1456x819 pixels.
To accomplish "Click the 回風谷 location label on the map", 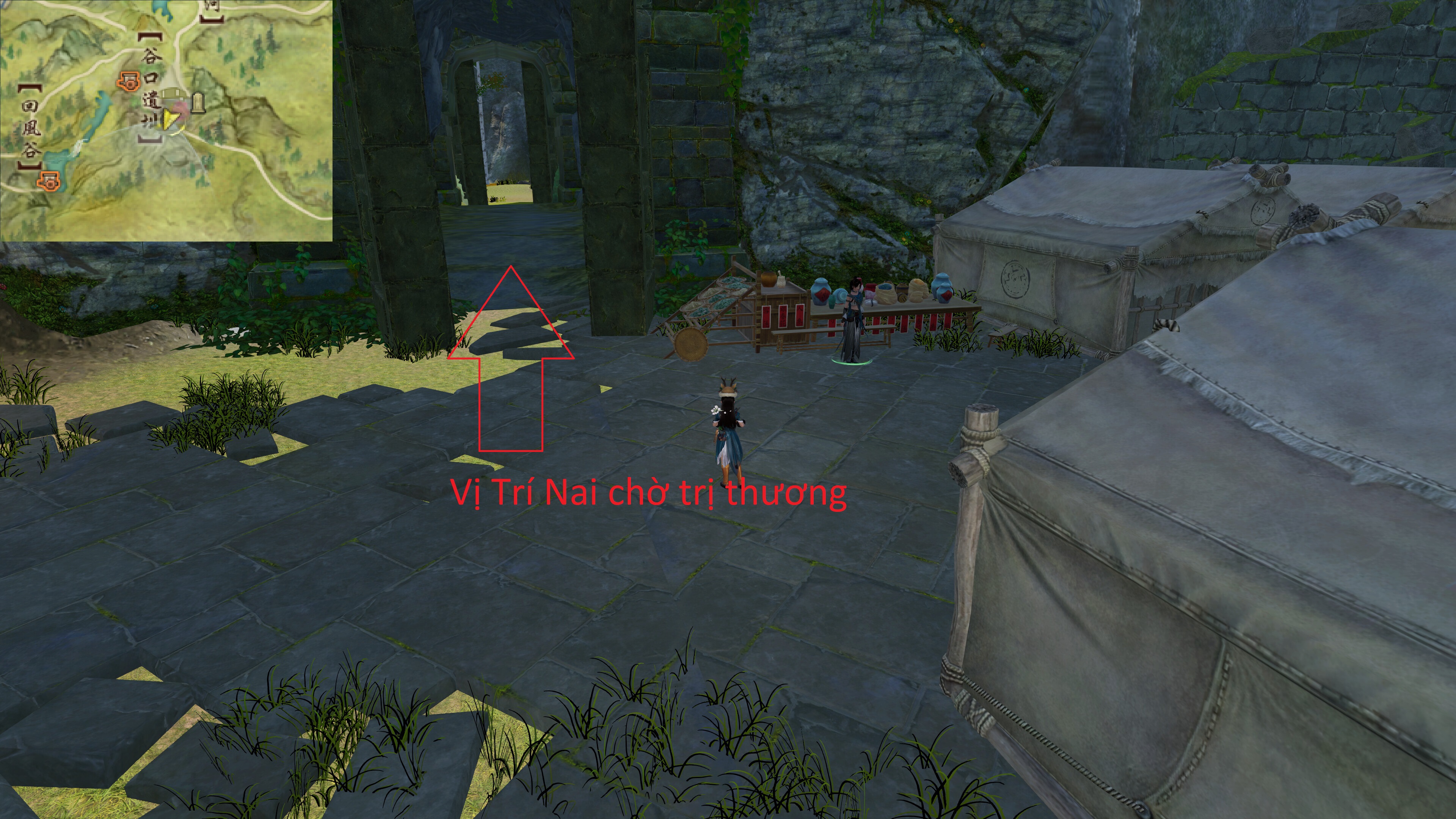I will (31, 128).
